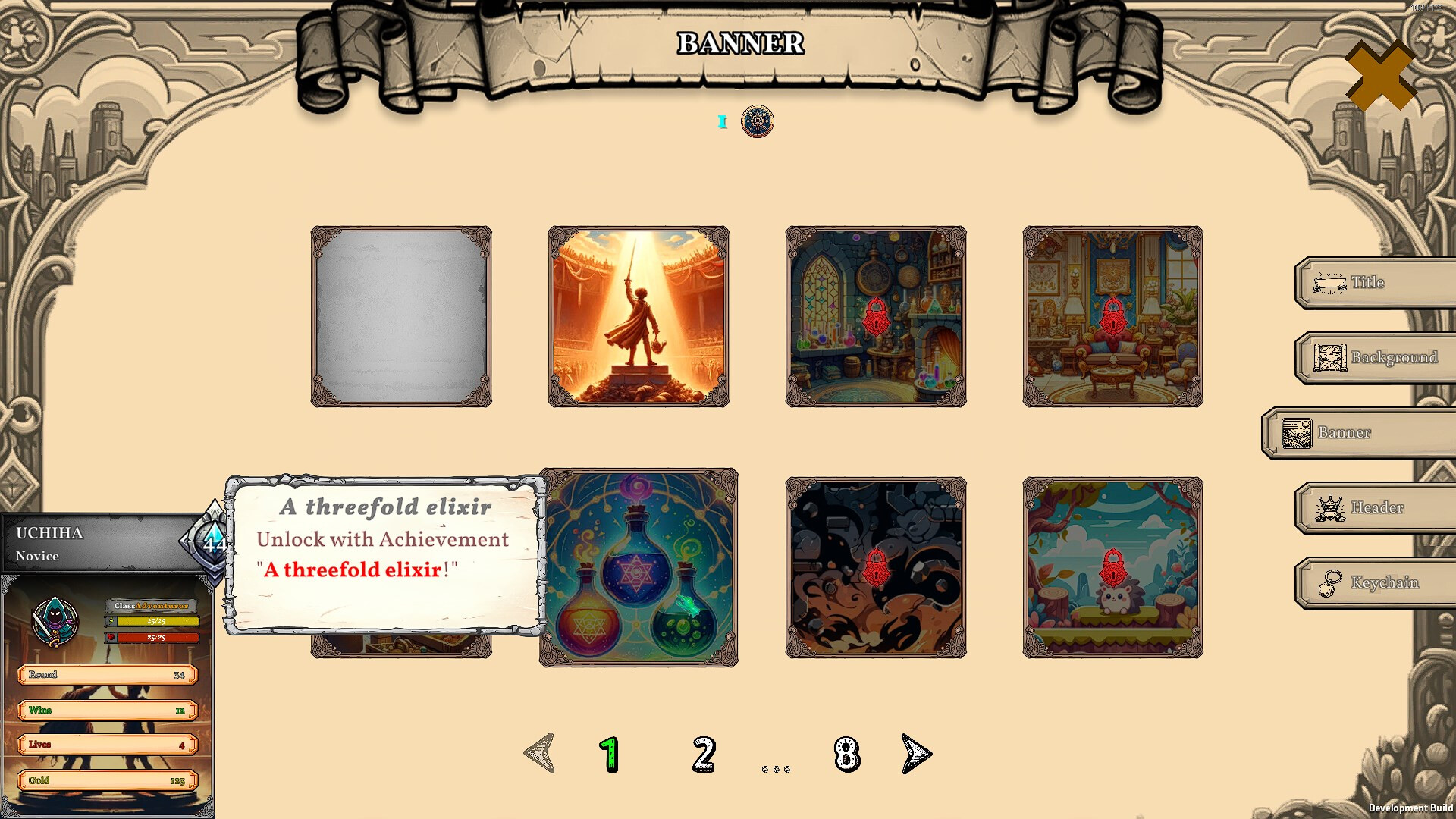This screenshot has width=1456, height=819.
Task: Select the blank gray banner thumbnail
Action: tap(402, 315)
